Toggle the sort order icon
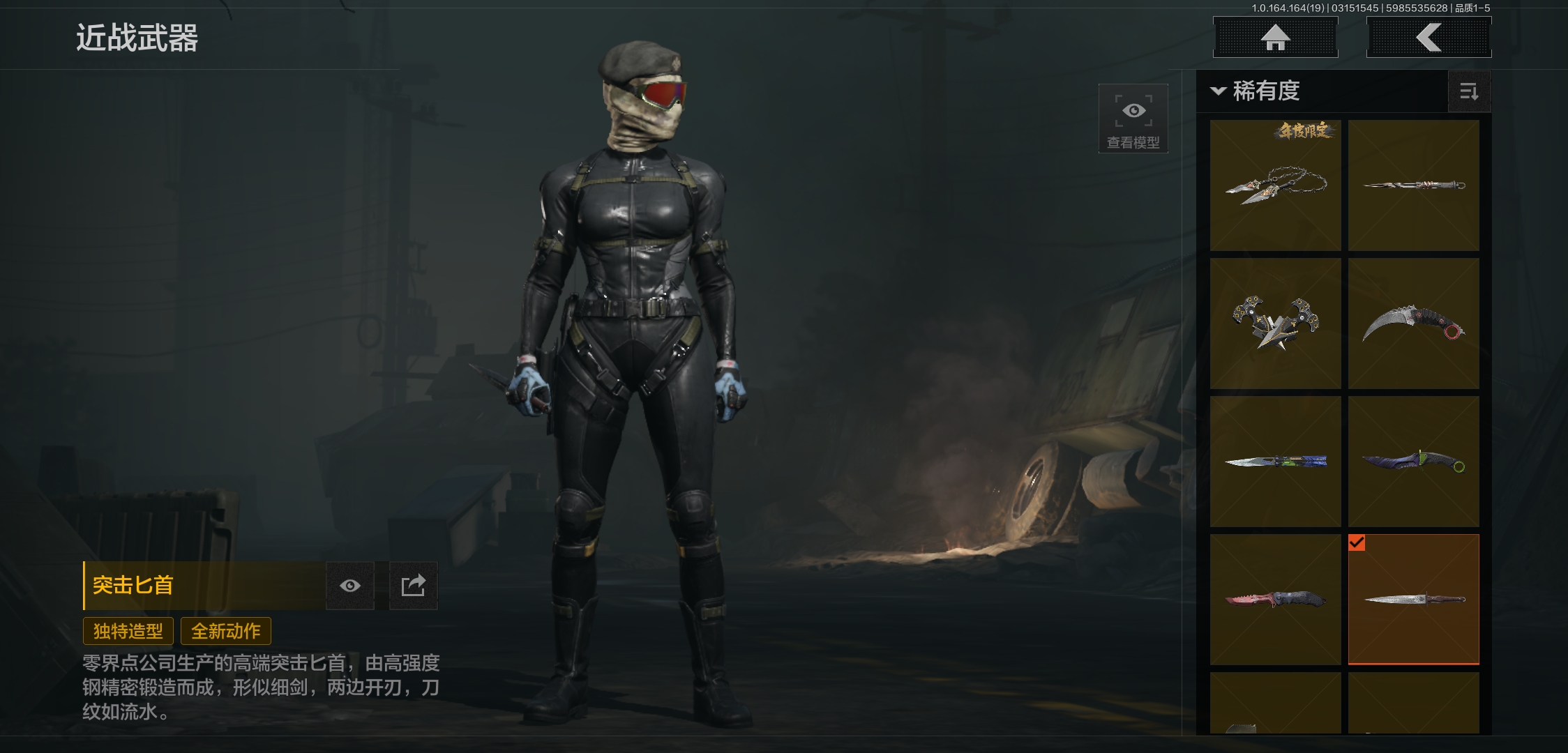Screen dimensions: 1568x753 pos(1469,91)
